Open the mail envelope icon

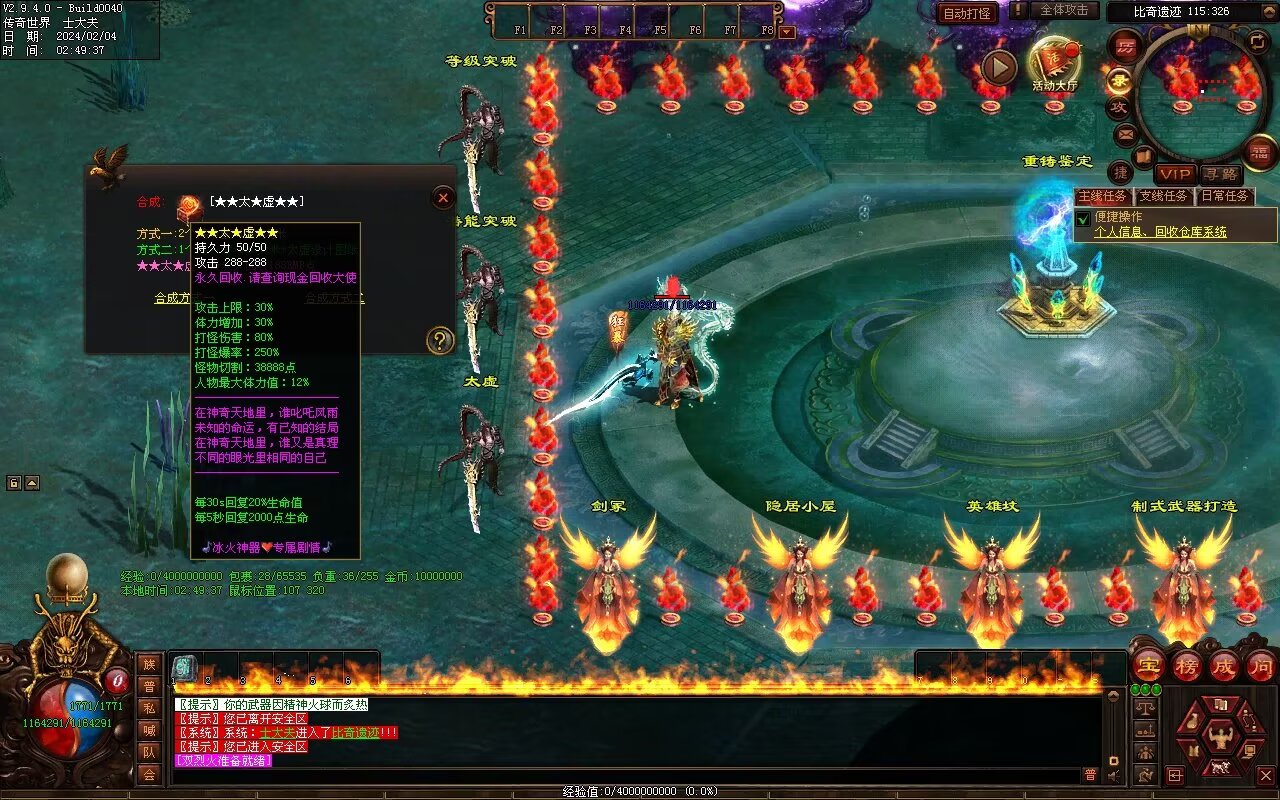point(1126,133)
